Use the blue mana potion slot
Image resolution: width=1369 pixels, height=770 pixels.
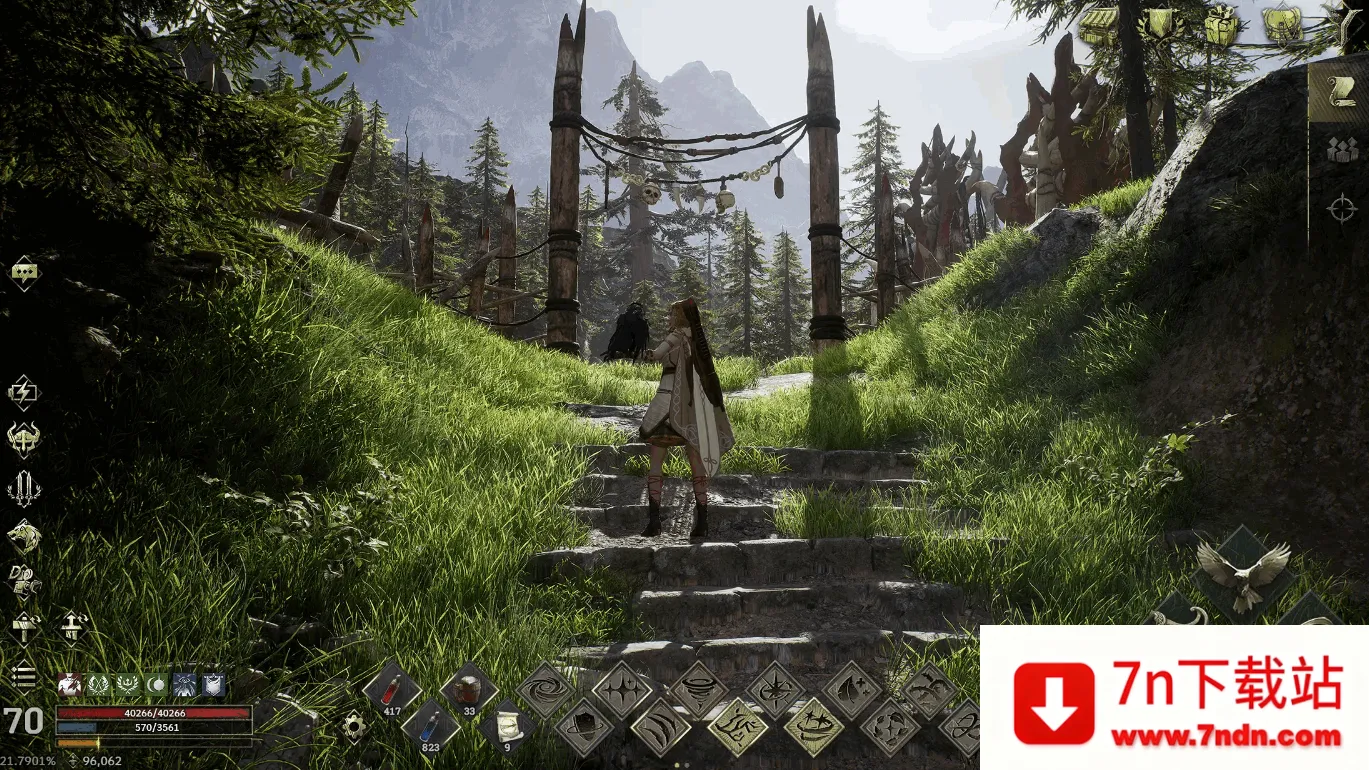(431, 725)
